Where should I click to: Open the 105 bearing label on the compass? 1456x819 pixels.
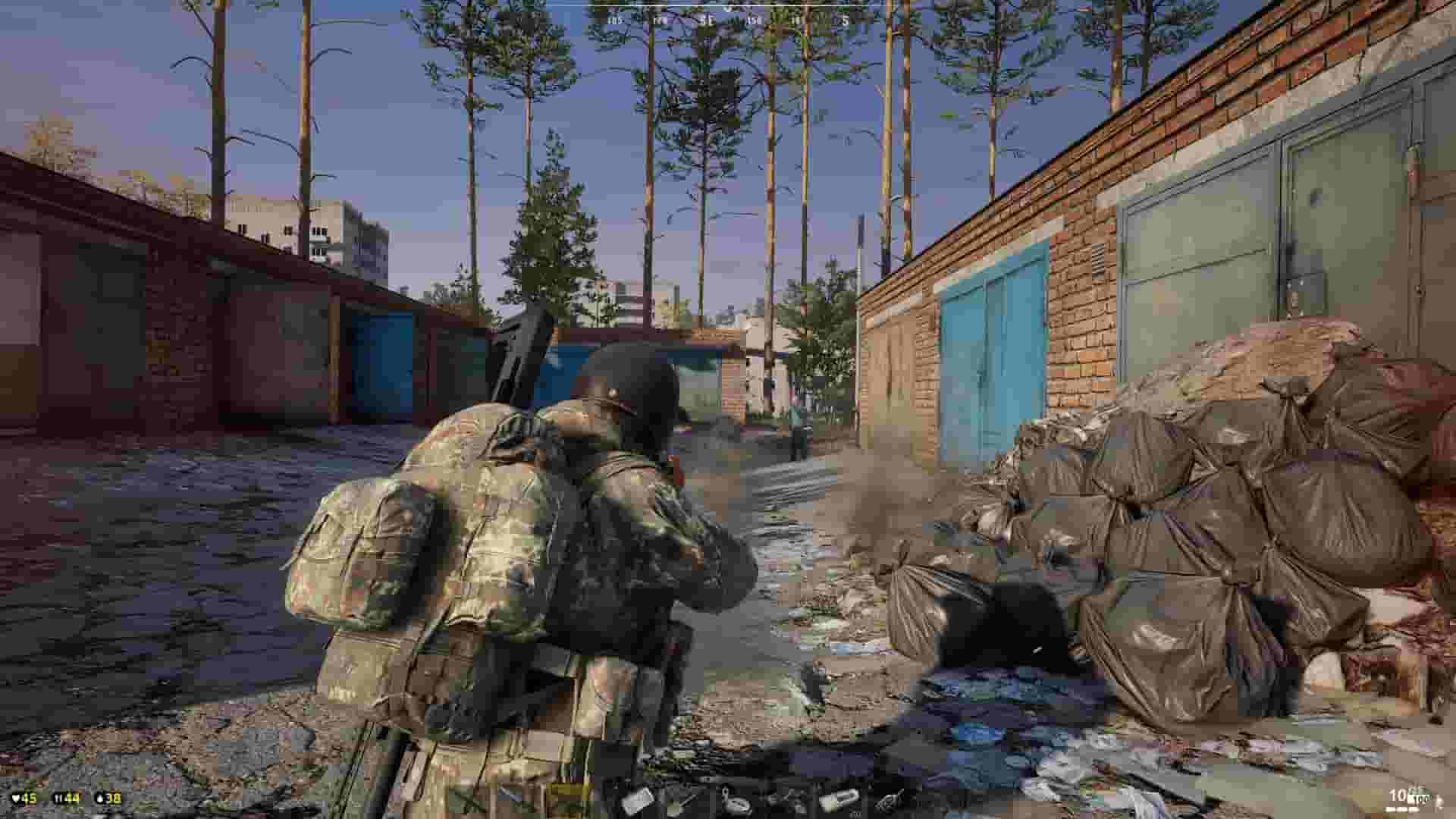pyautogui.click(x=614, y=20)
